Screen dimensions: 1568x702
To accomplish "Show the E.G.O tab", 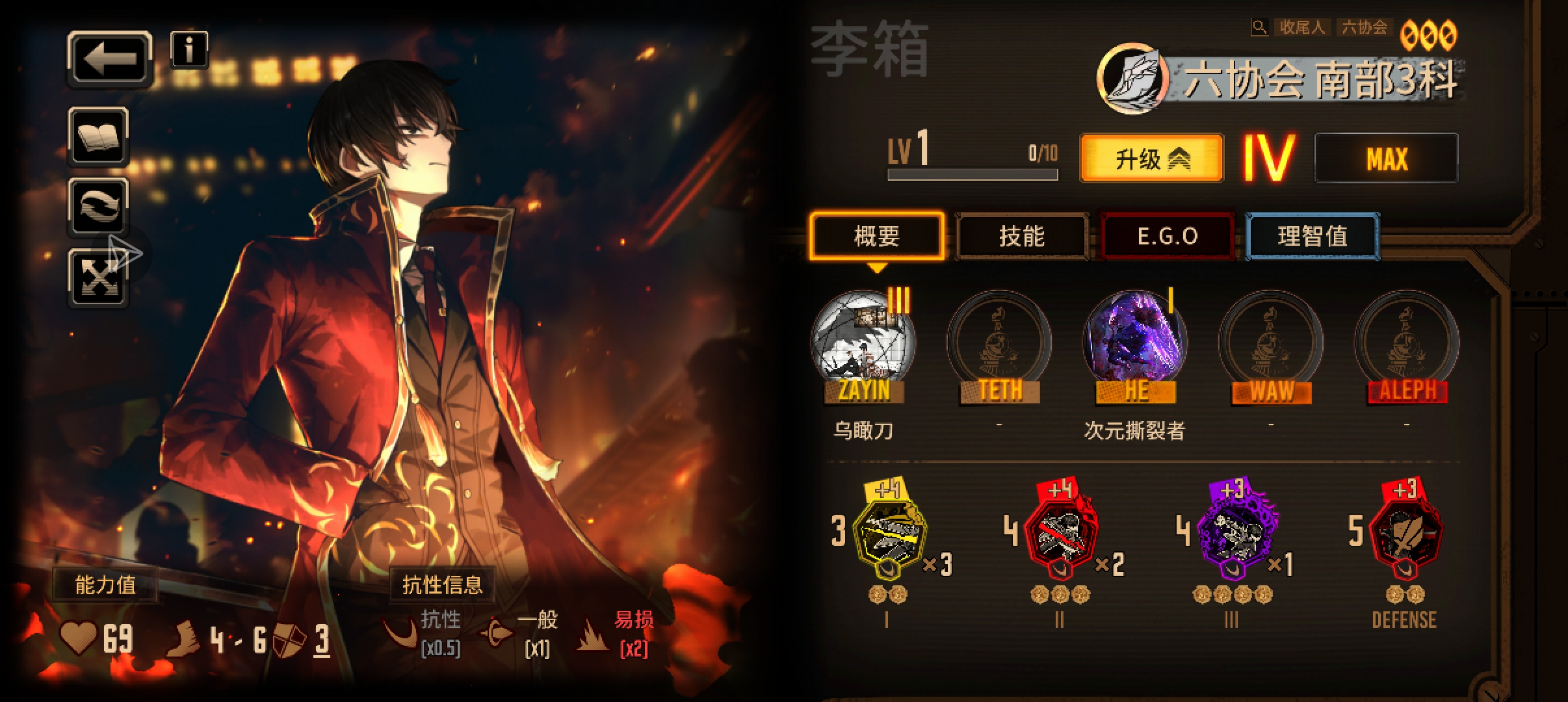I will (1168, 236).
